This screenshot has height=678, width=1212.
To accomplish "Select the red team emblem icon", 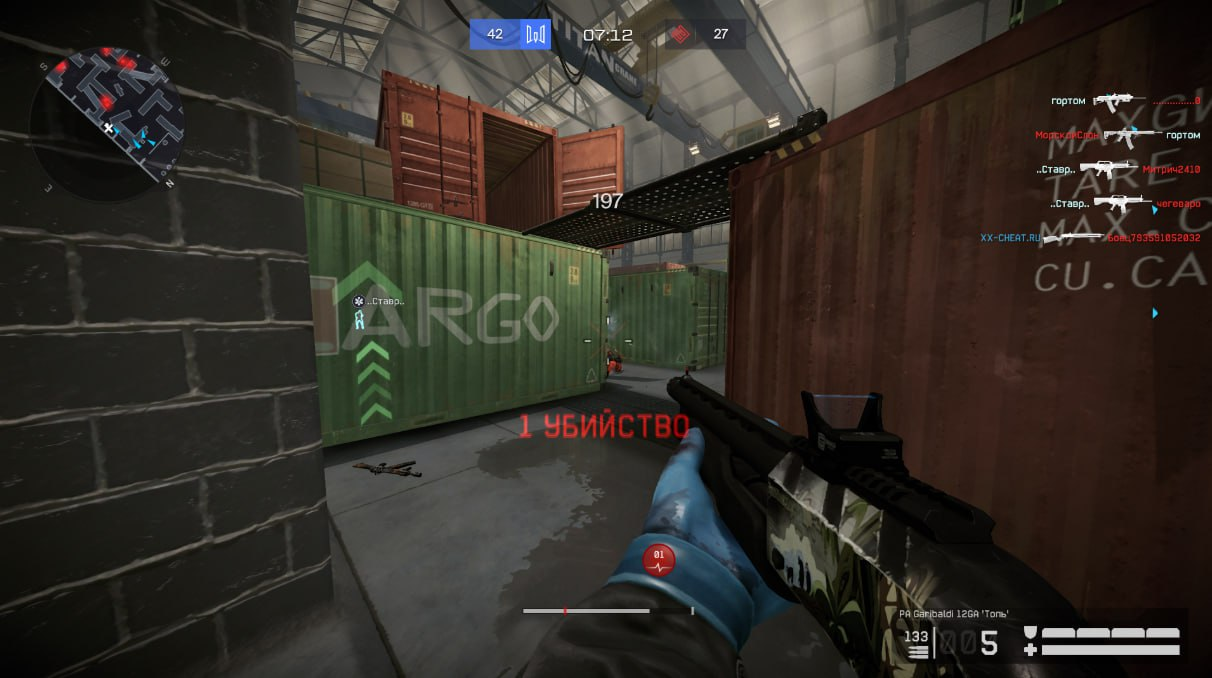I will pyautogui.click(x=679, y=35).
